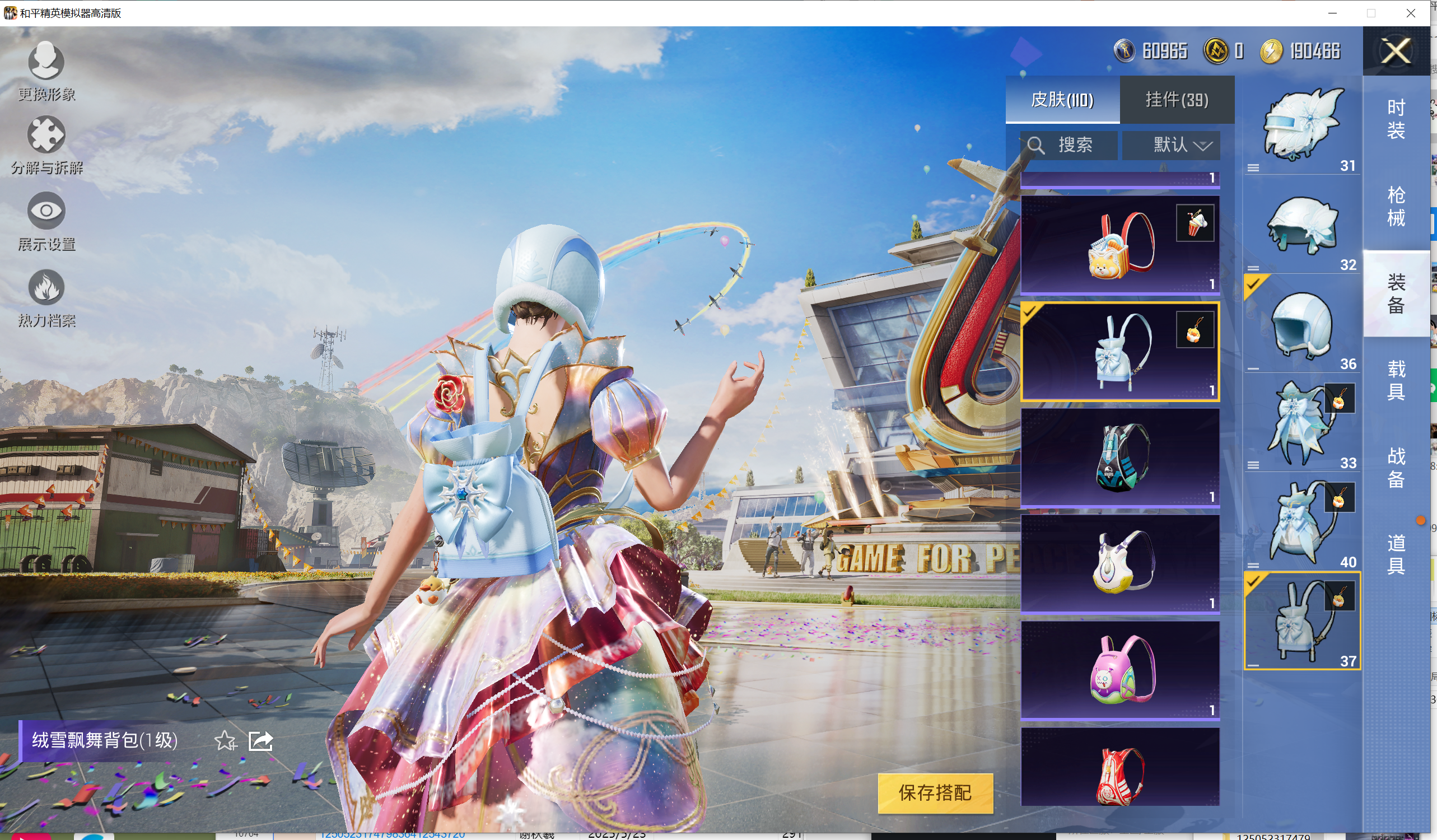
Task: Save the outfit with 保存搭配
Action: 935,792
